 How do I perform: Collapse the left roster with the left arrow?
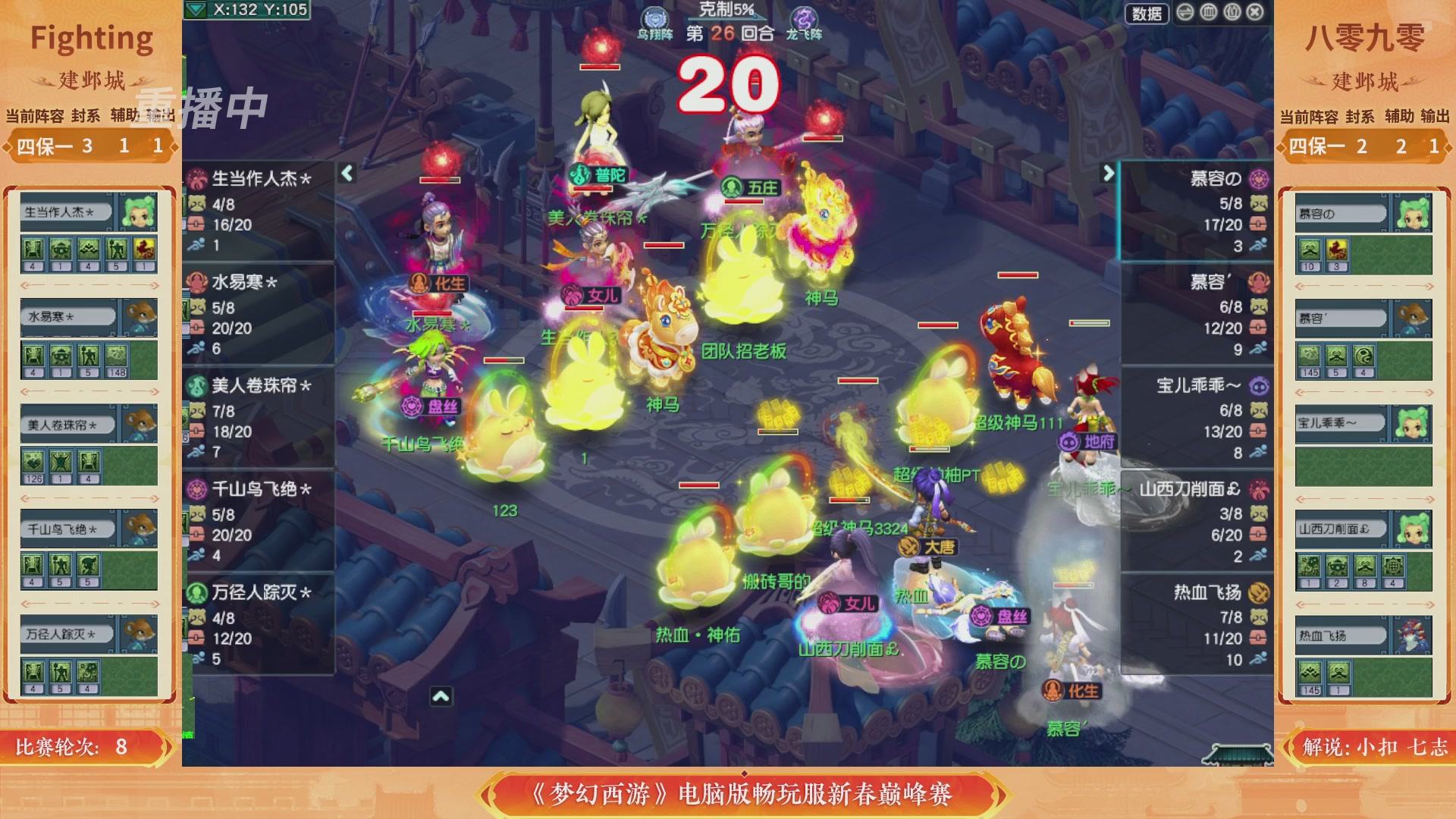tap(346, 173)
